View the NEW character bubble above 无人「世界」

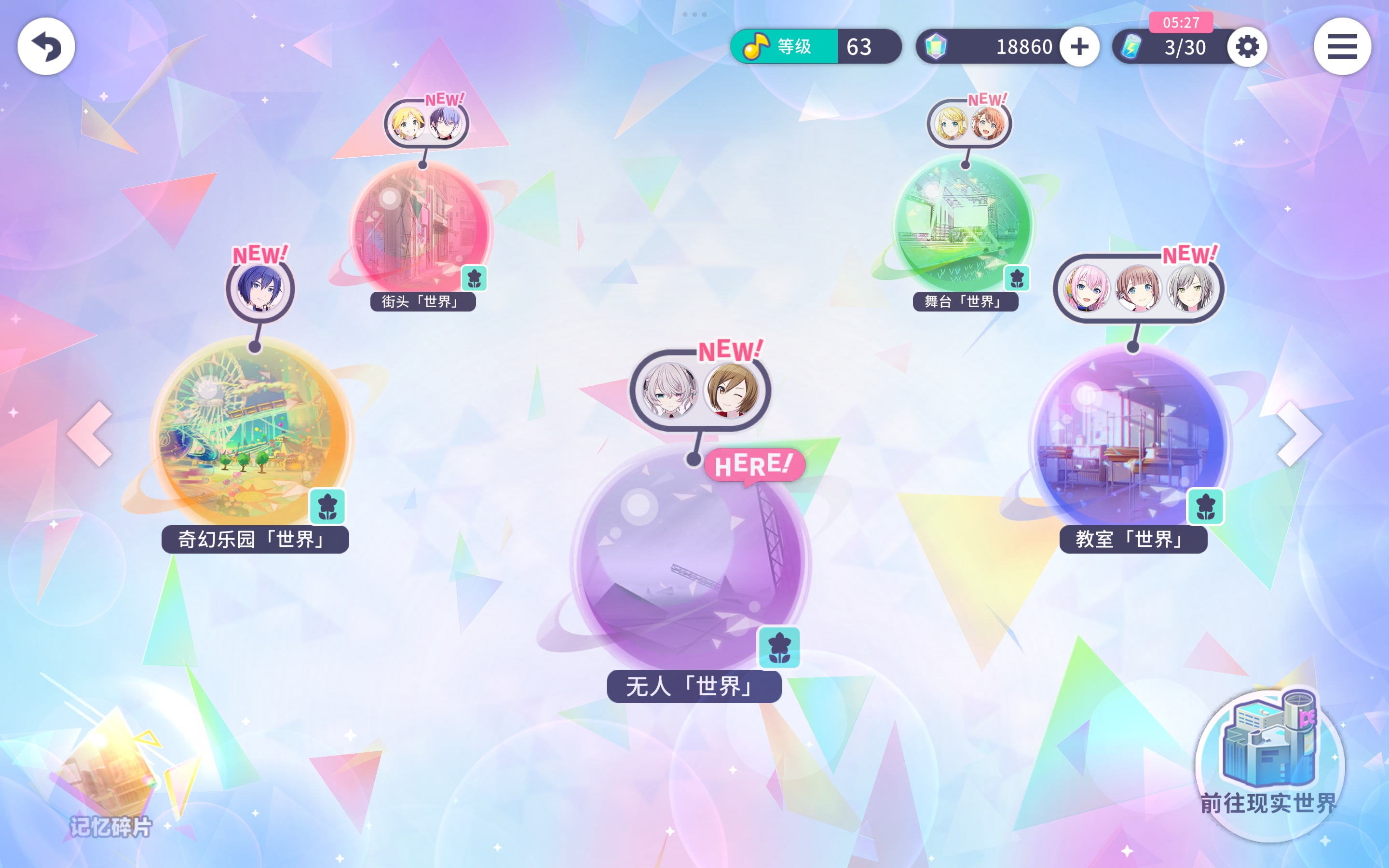click(x=700, y=391)
